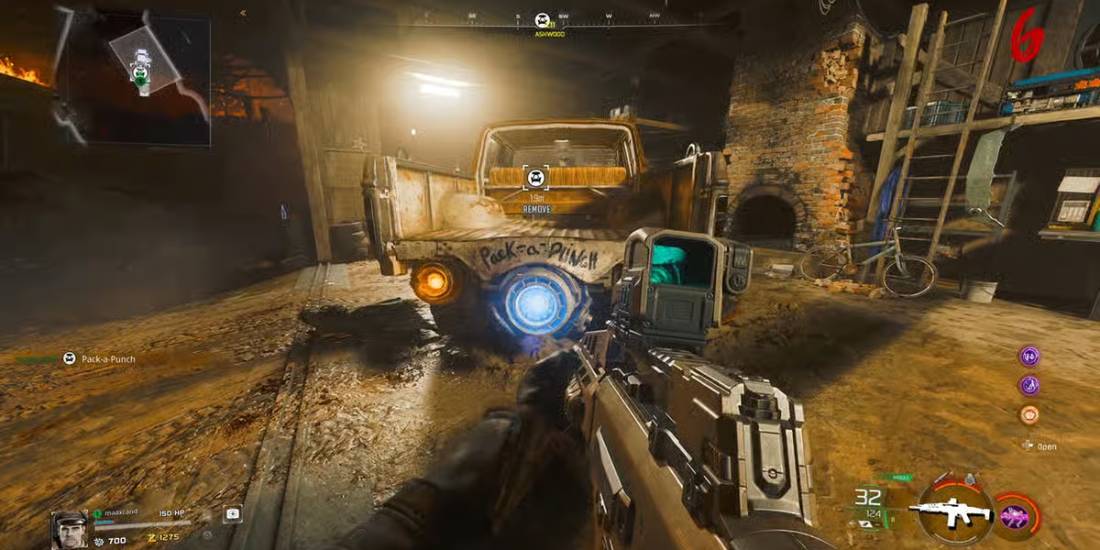Click the top purple perk icon
1100x550 pixels.
[x=1029, y=356]
